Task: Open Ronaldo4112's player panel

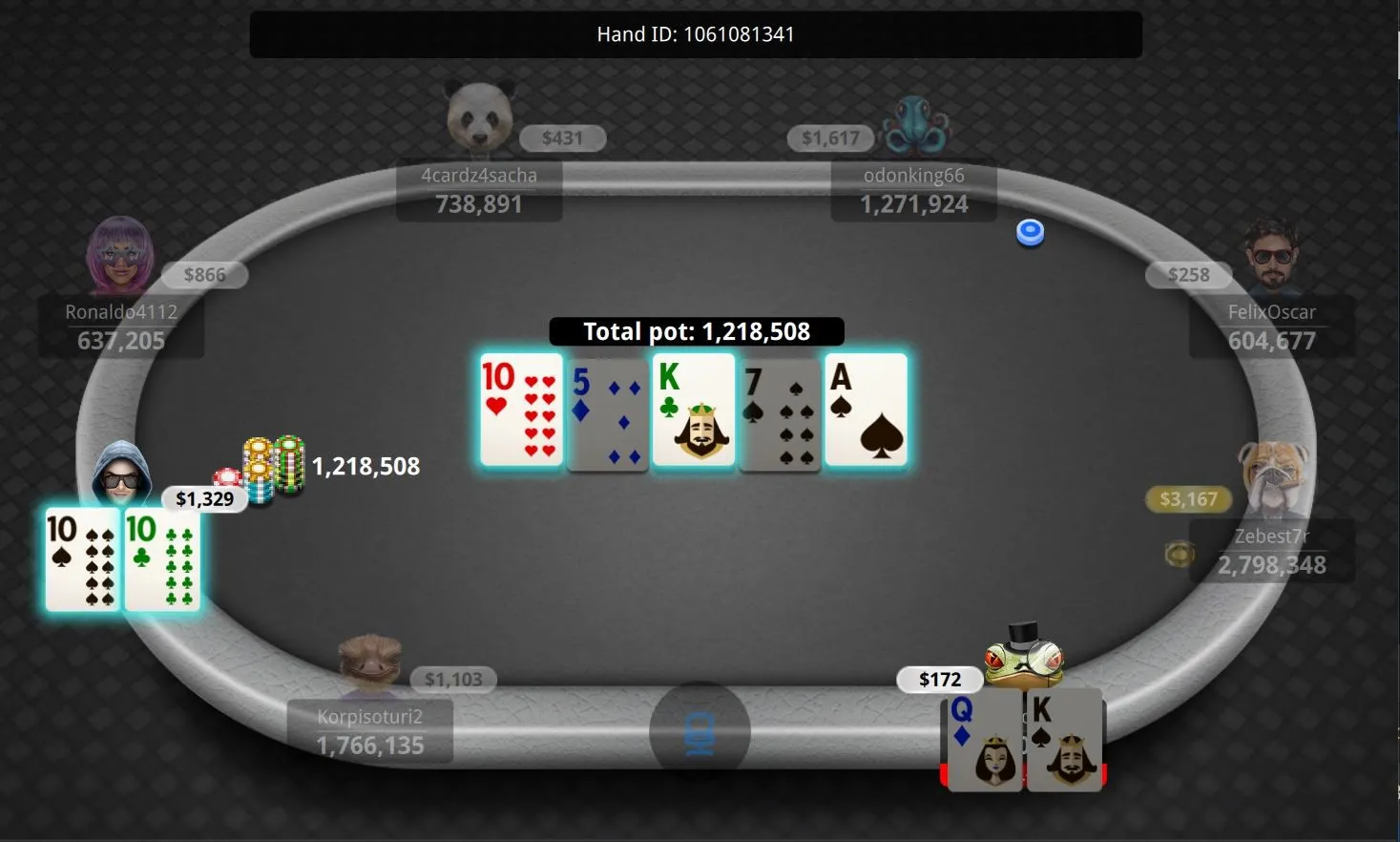Action: (x=121, y=326)
